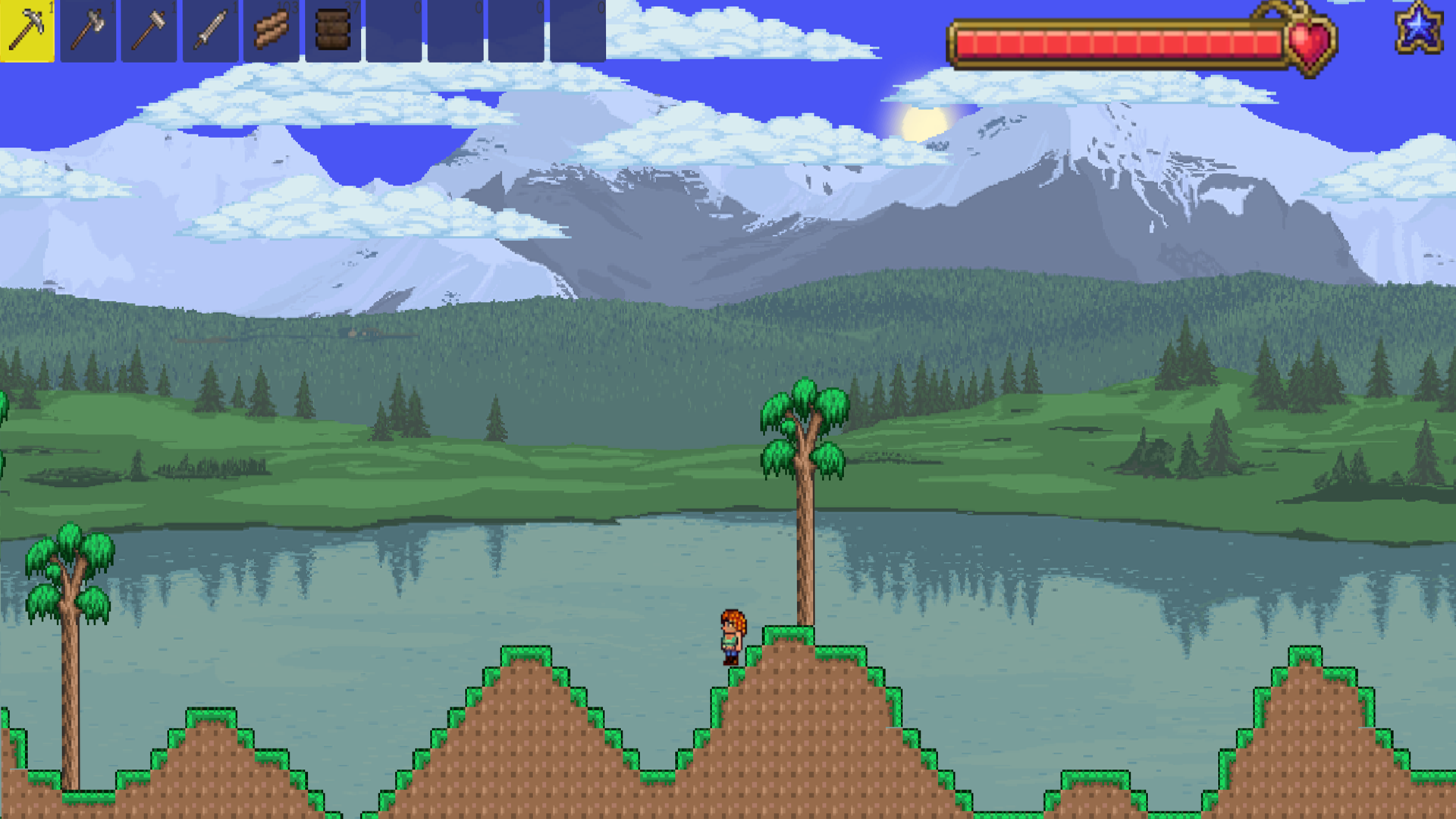Select the wood stack of 103
This screenshot has width=1456, height=819.
click(270, 32)
